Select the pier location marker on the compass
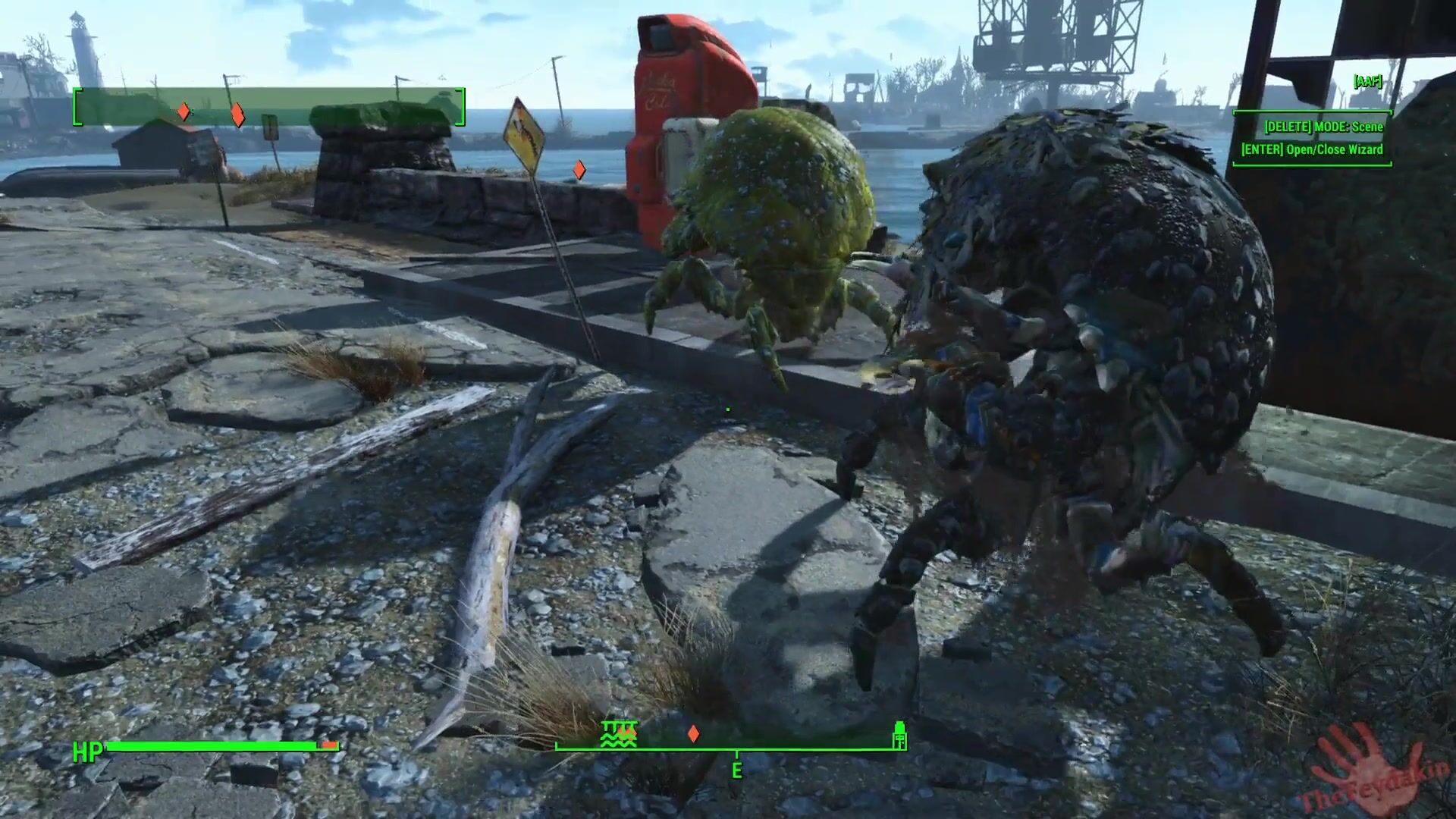1456x819 pixels. pos(619,734)
